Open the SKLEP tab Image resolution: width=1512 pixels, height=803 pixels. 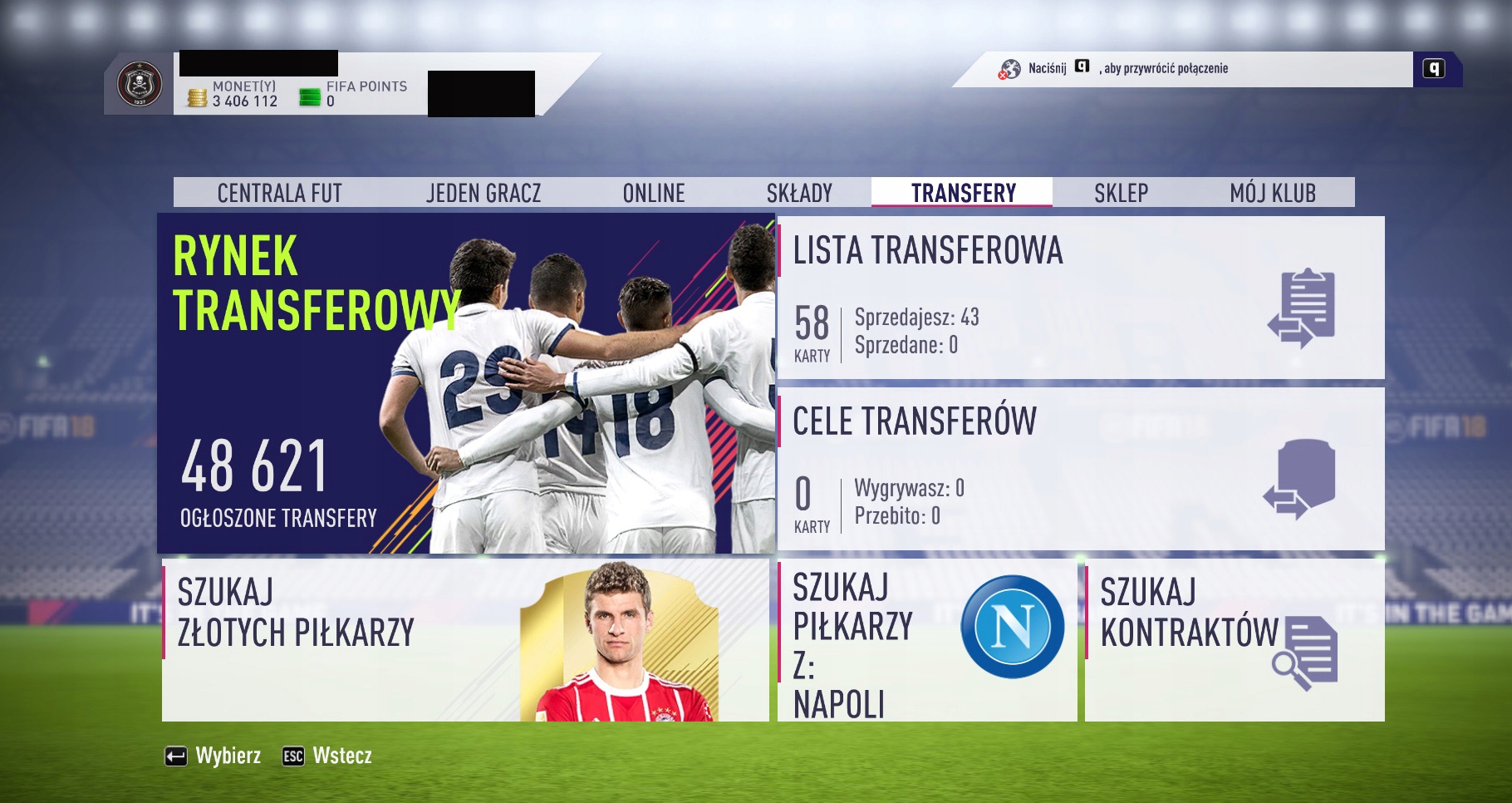1121,192
